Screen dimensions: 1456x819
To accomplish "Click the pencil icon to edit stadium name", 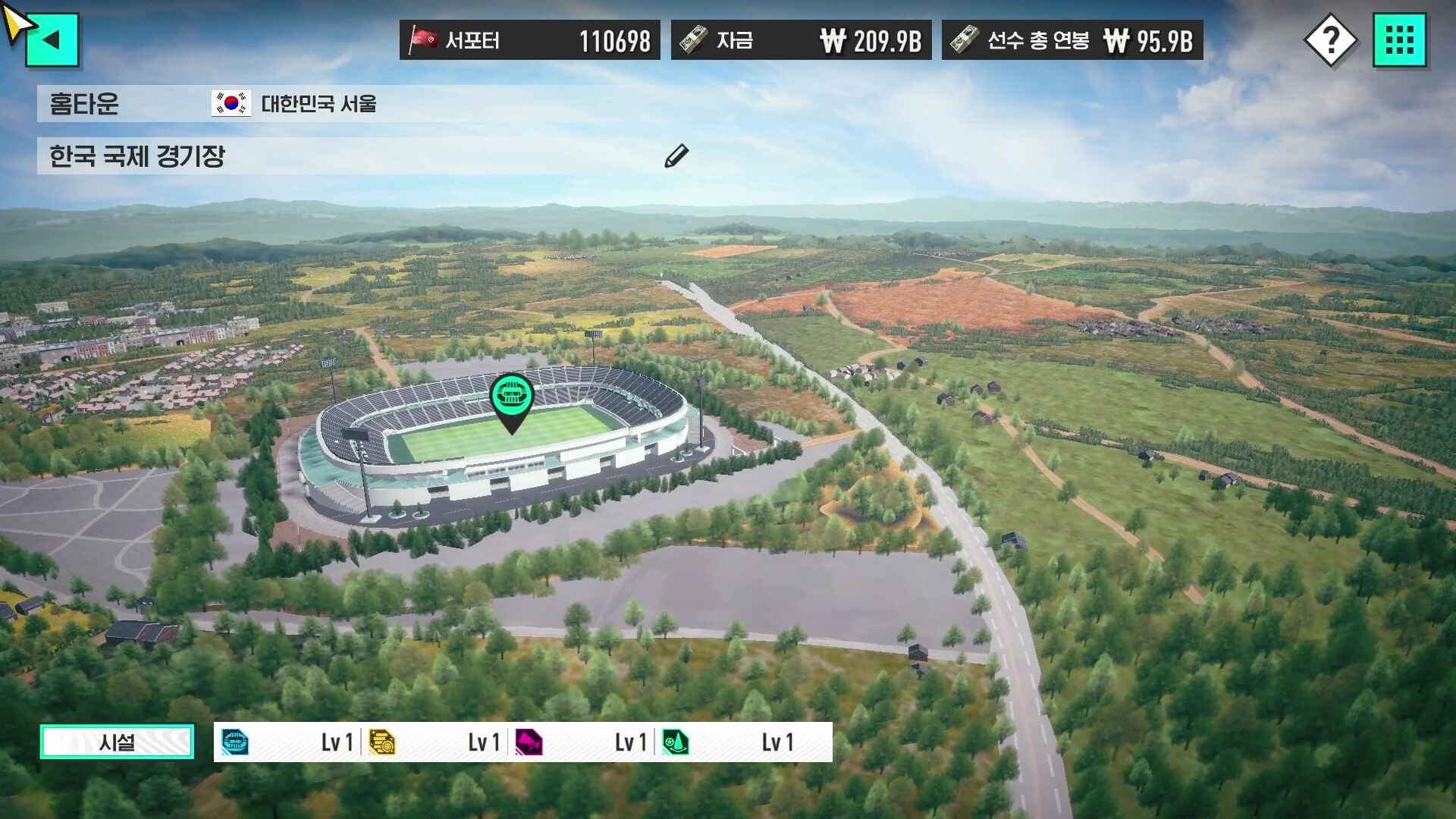I will [x=676, y=156].
